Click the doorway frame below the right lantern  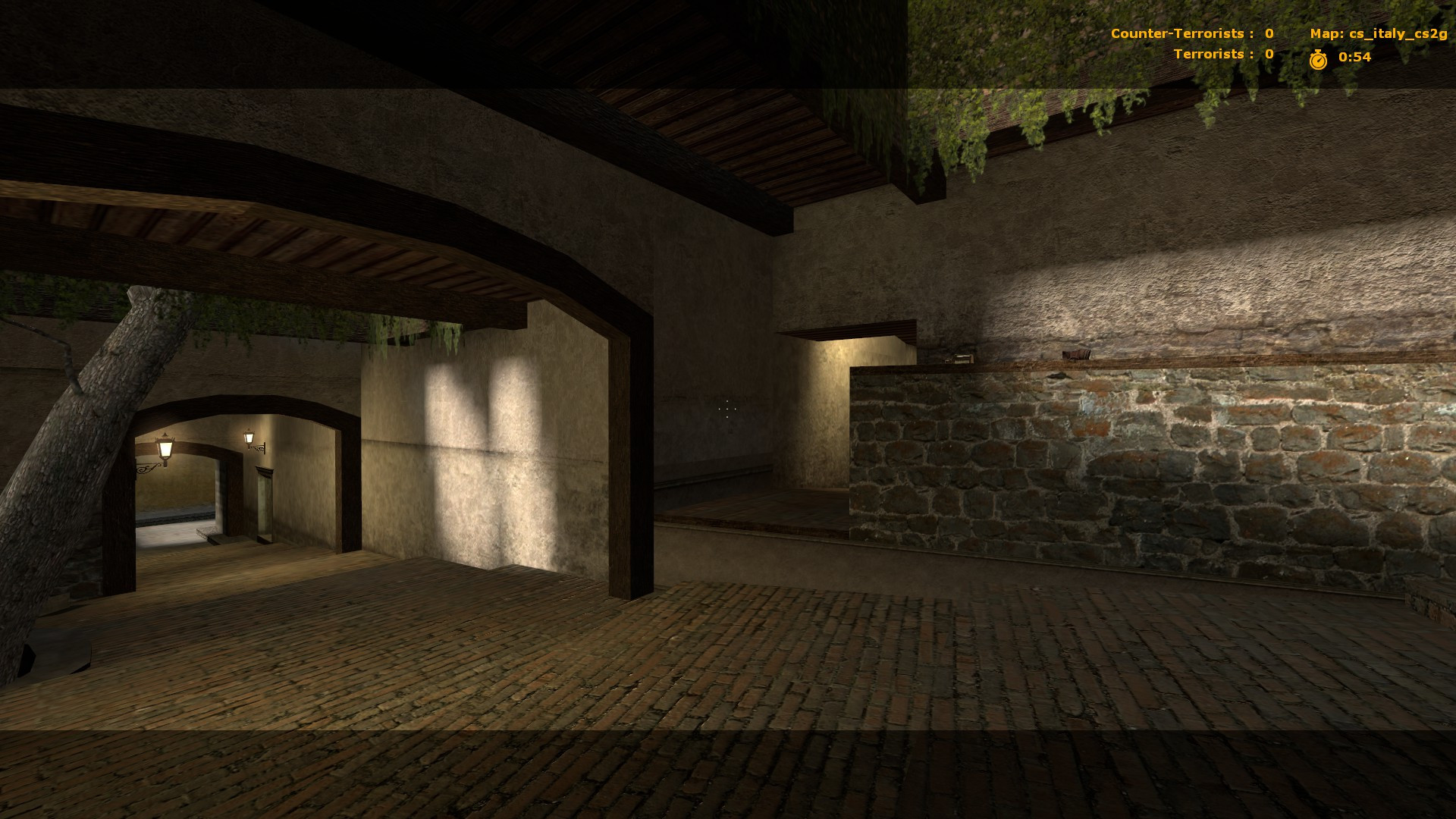click(264, 502)
